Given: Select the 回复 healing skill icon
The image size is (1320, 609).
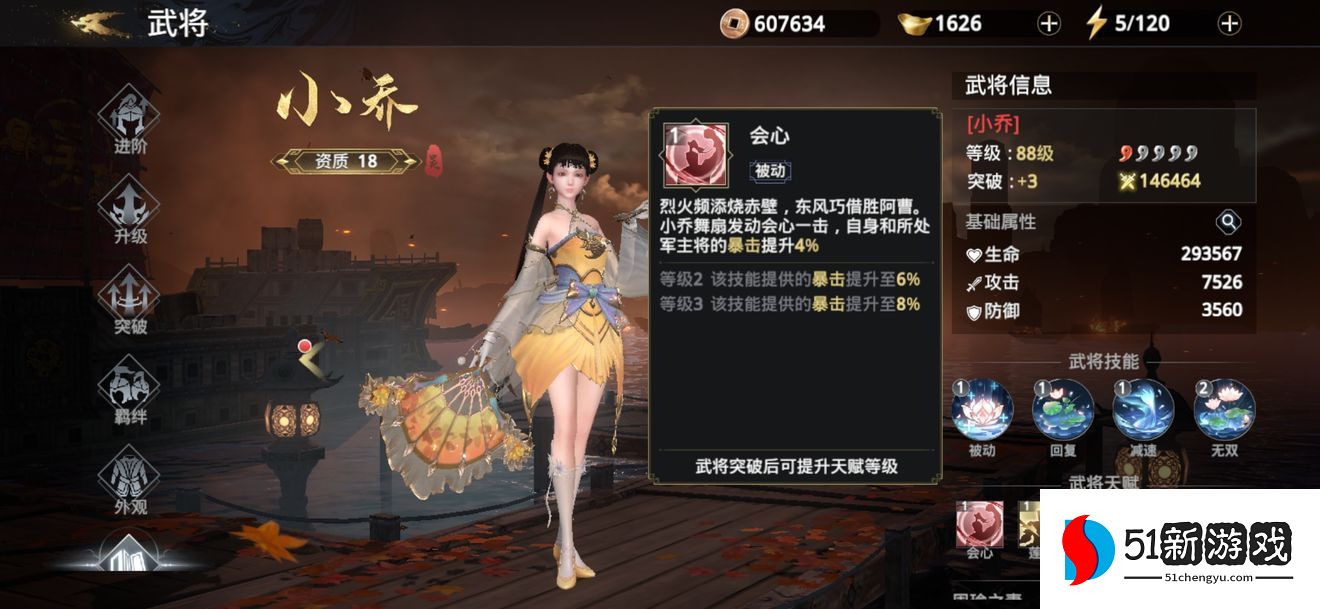Looking at the screenshot, I should click(1062, 410).
